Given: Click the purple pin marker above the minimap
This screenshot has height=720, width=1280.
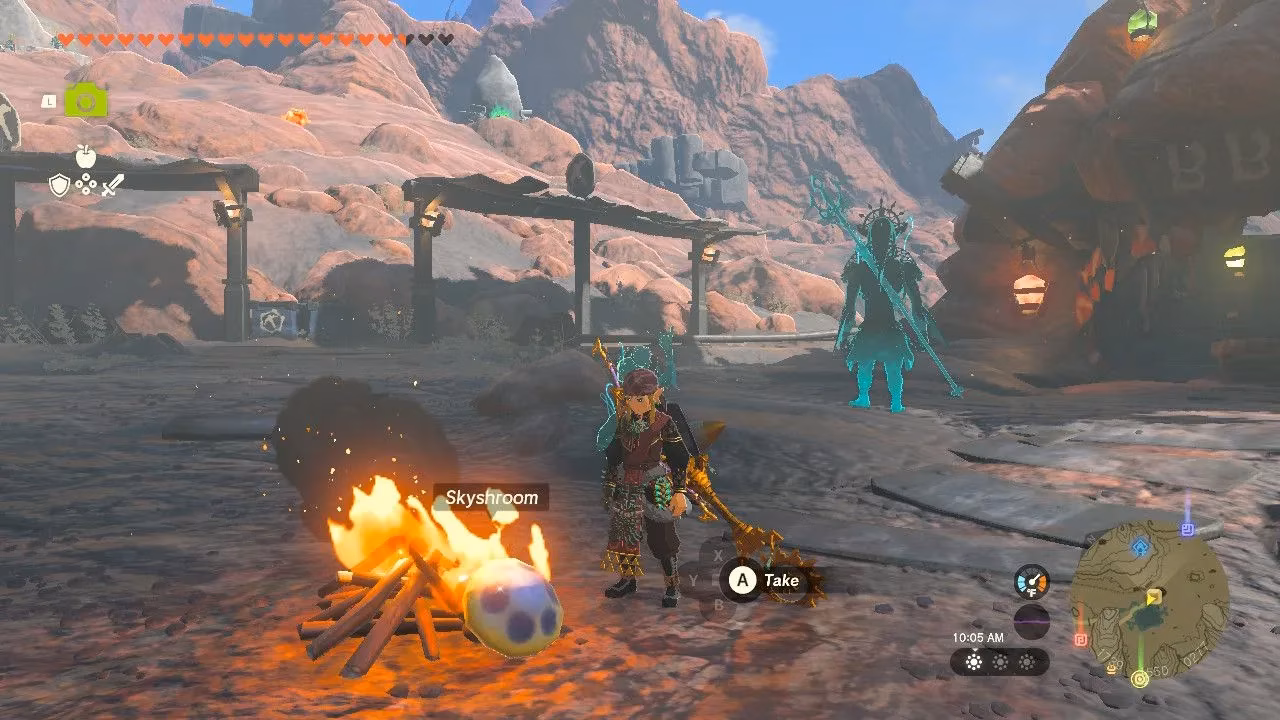Looking at the screenshot, I should click(x=1187, y=528).
